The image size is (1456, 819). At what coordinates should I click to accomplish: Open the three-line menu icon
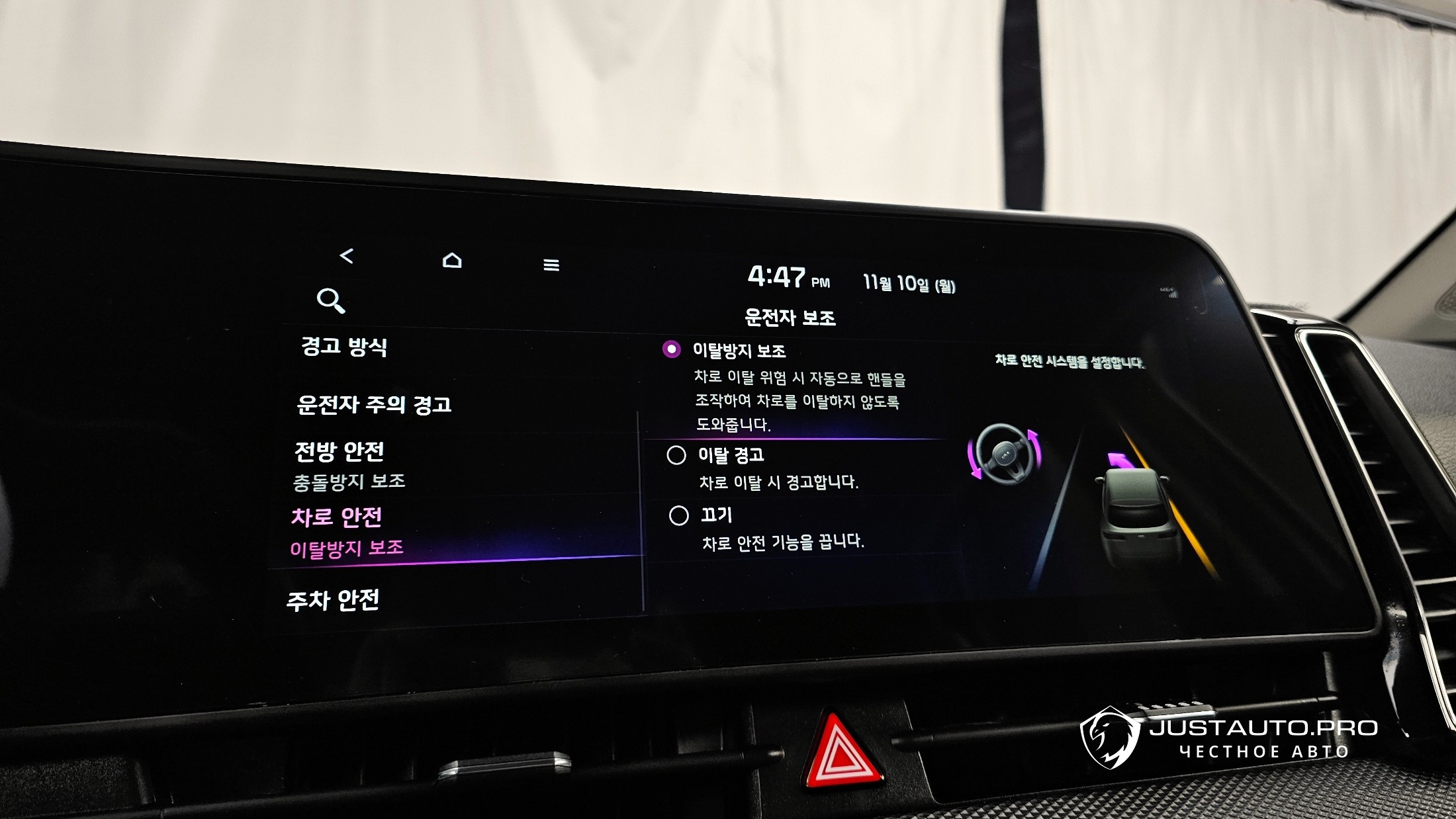tap(551, 265)
